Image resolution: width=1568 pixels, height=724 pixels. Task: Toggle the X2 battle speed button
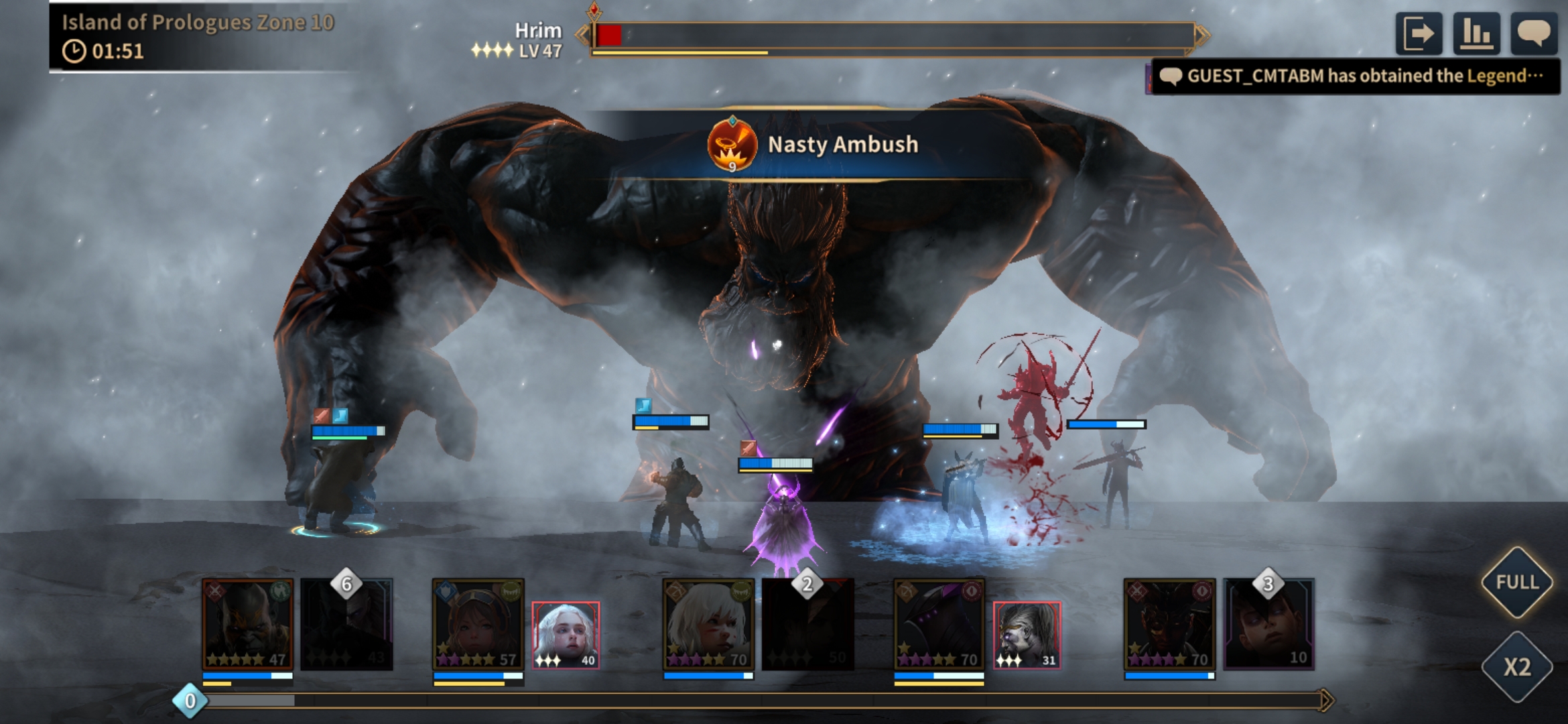pos(1517,666)
